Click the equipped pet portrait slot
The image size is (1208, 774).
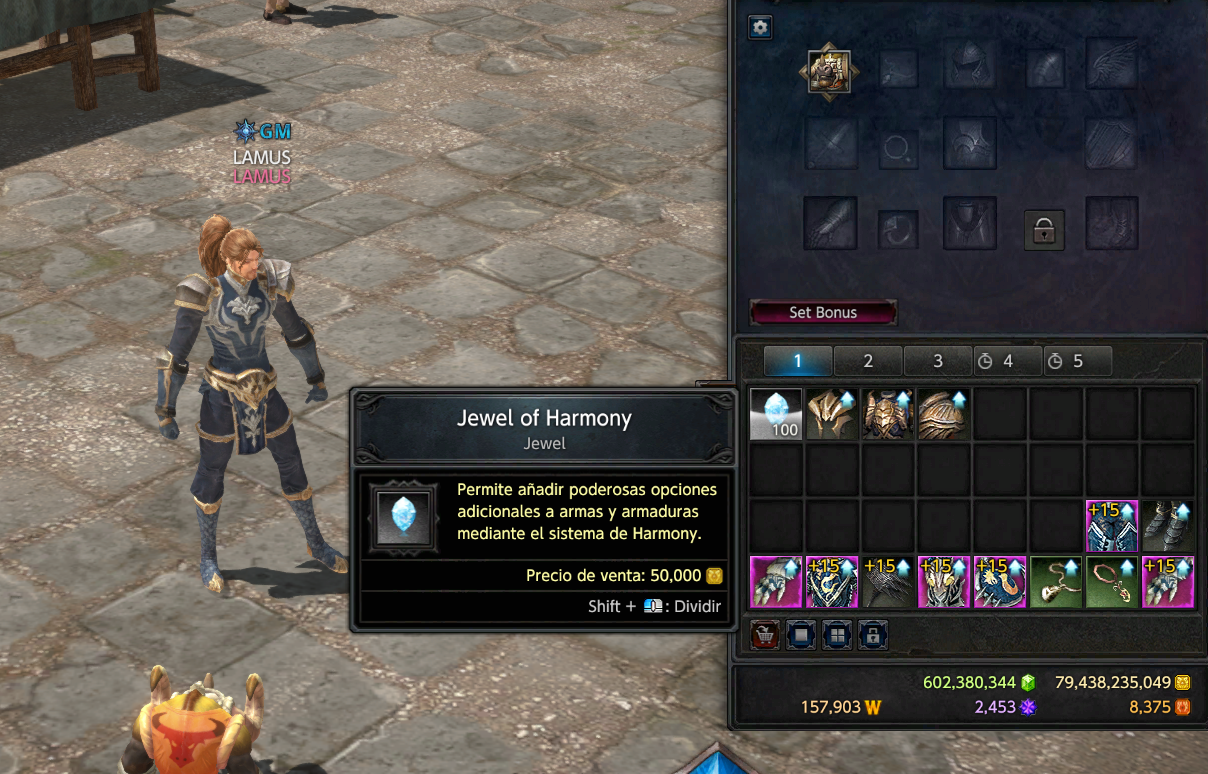[x=830, y=71]
